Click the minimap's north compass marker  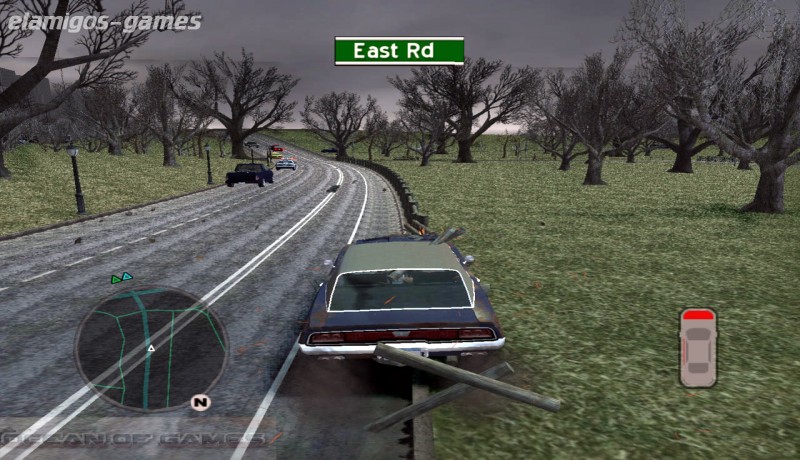(x=200, y=403)
